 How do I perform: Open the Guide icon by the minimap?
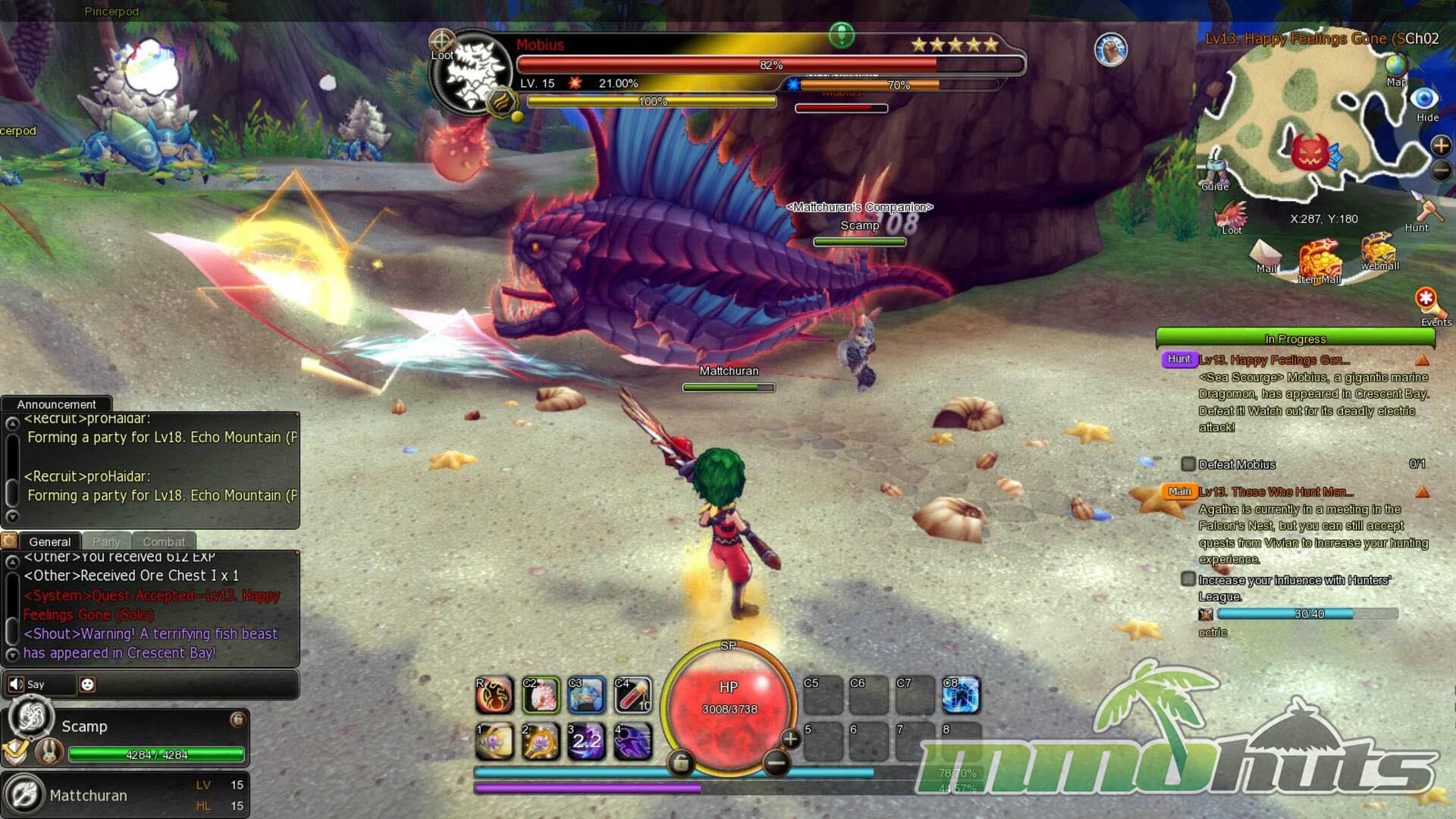[x=1214, y=171]
